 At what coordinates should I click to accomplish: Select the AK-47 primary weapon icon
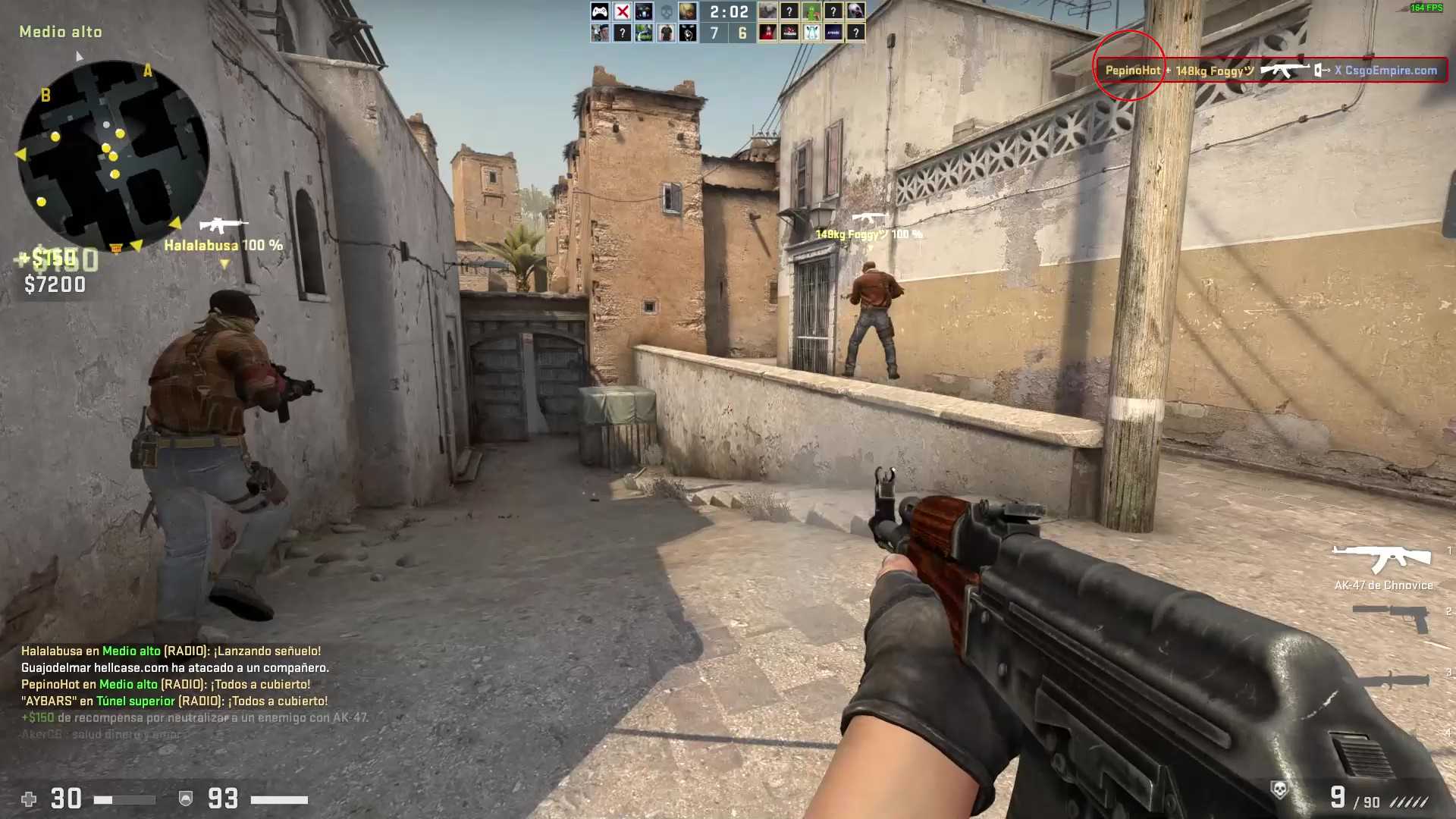pyautogui.click(x=1382, y=559)
